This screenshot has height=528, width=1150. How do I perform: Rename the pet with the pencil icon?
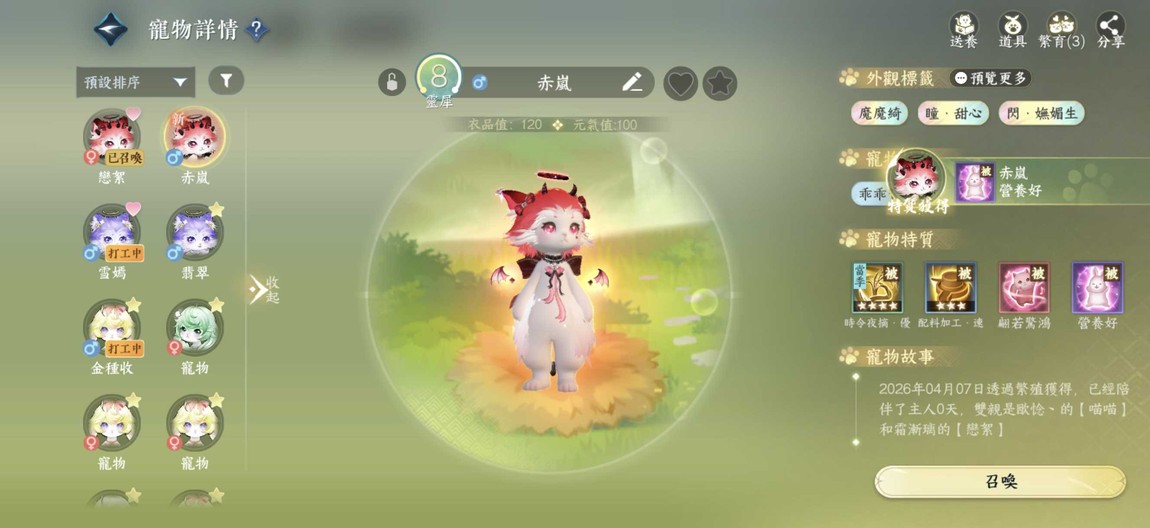point(632,82)
